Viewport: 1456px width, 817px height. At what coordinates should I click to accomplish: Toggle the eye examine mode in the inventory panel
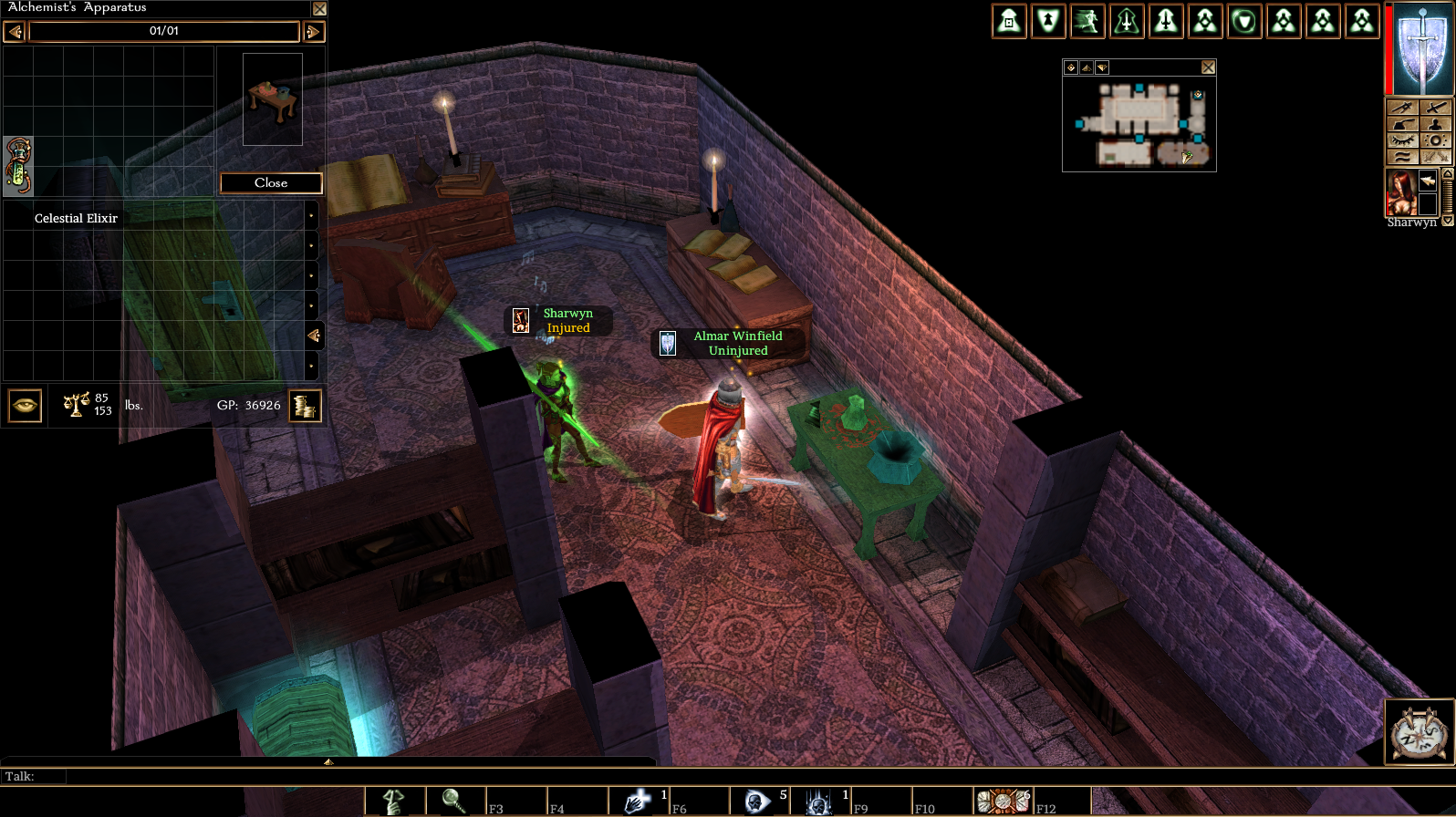pos(24,405)
